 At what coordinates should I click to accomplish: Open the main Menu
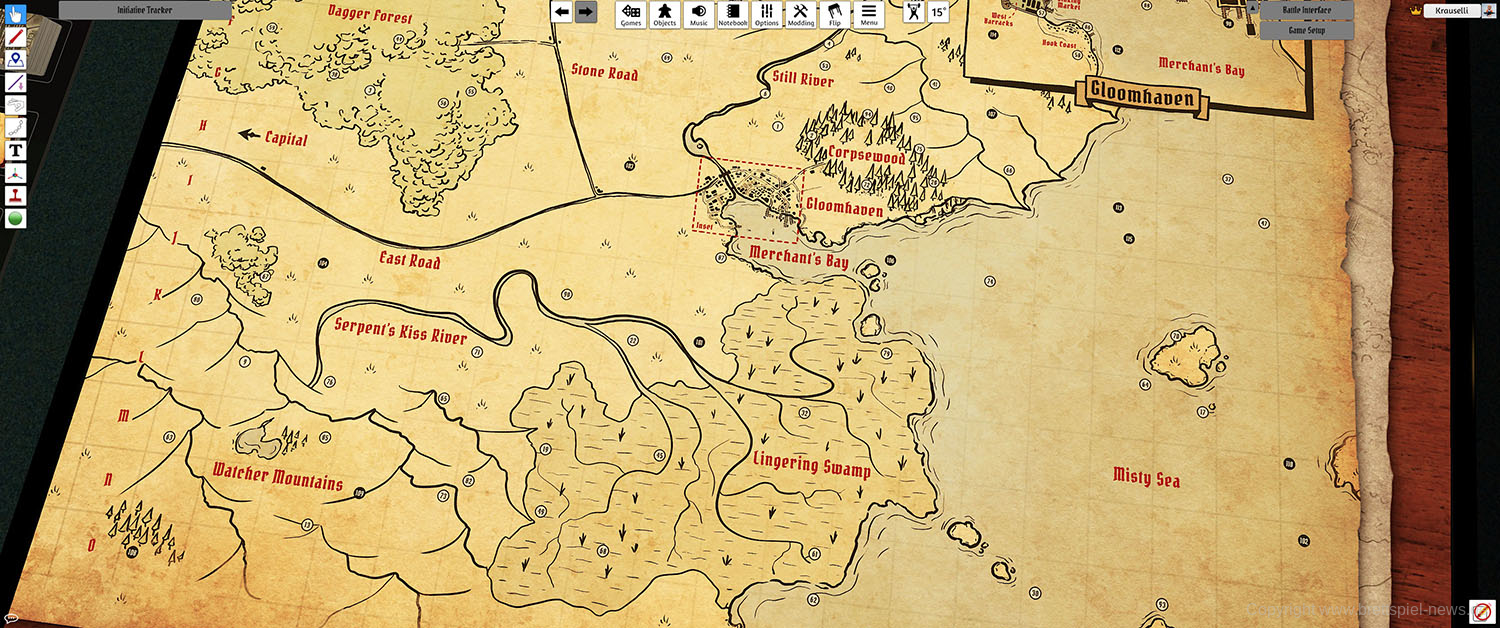tap(868, 14)
